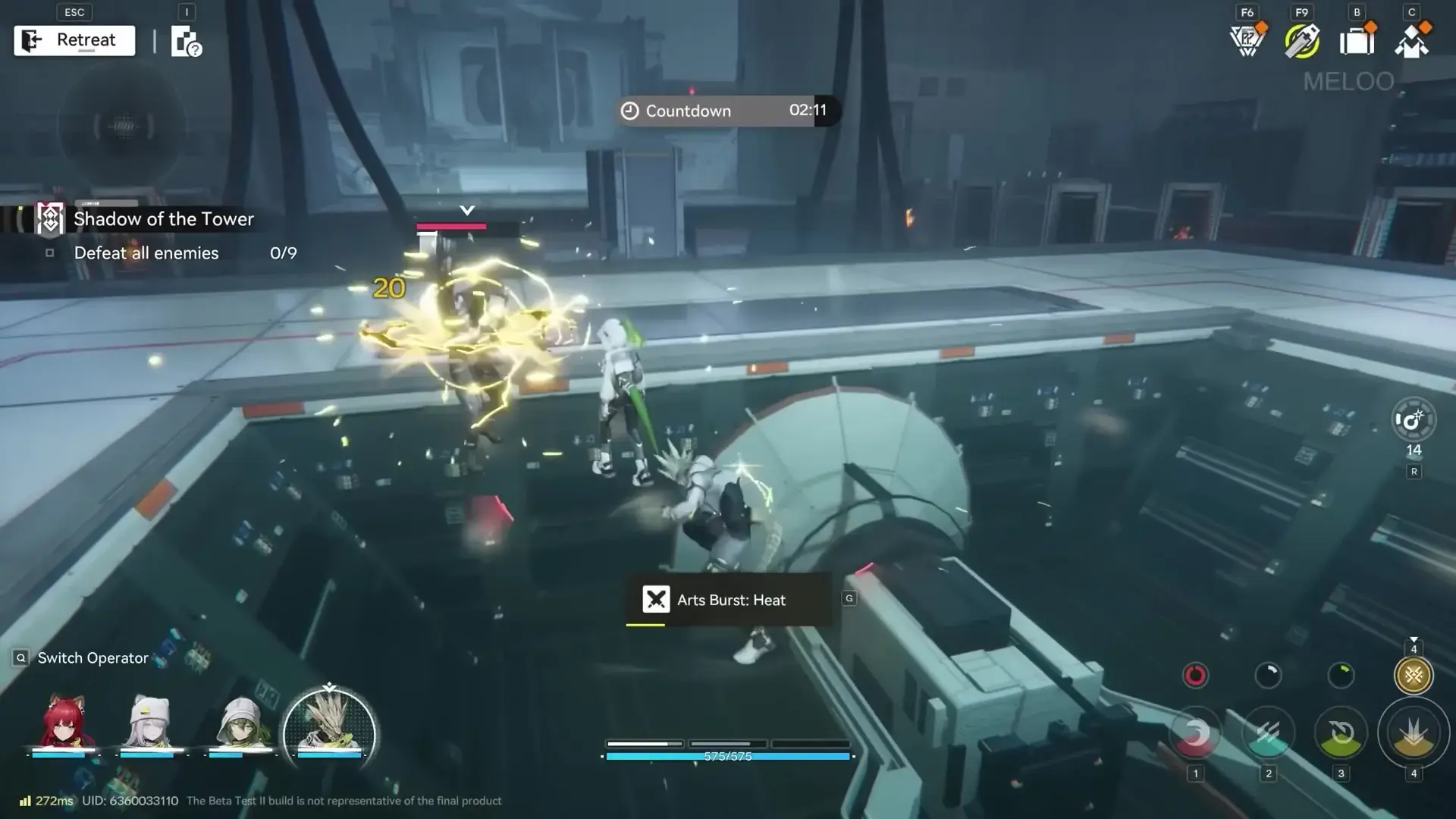Trigger the ultimate burst skill in slot 4

1414,732
